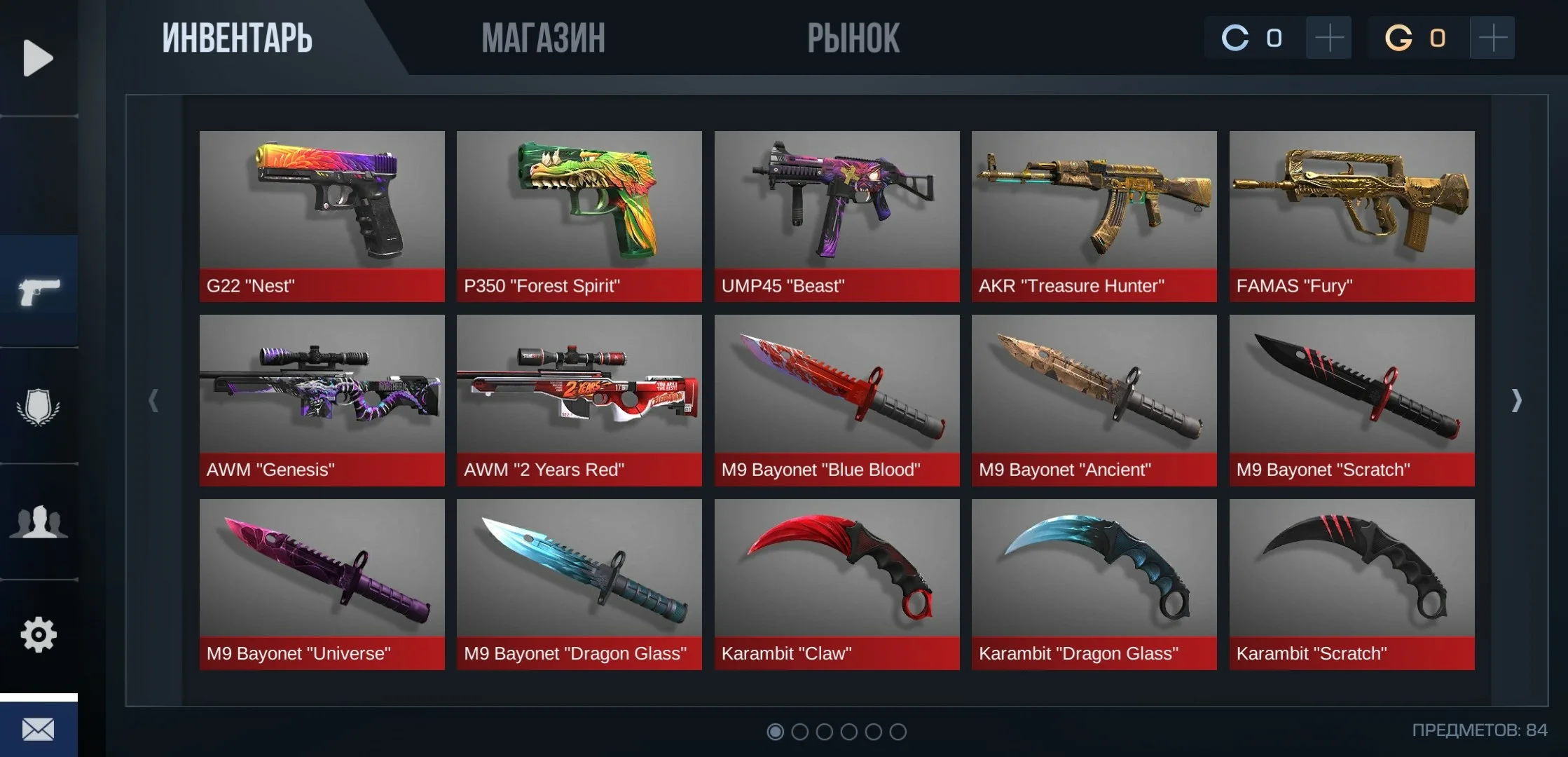This screenshot has width=1568, height=757.
Task: Pick the AKR "Treasure Hunter" rifle
Action: (x=1094, y=216)
